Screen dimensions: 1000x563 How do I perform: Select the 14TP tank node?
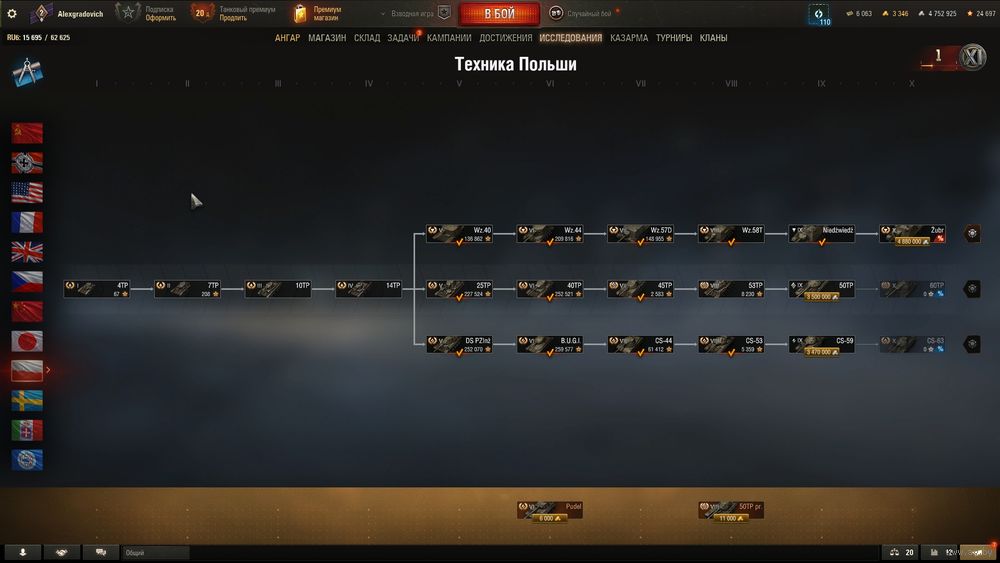pos(368,289)
